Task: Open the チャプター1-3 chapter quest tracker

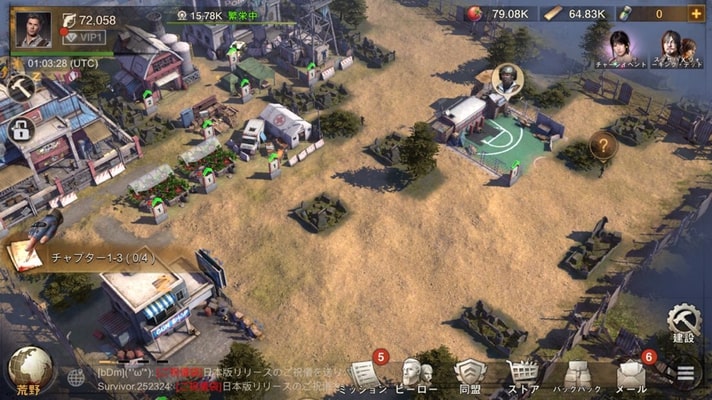Action: pyautogui.click(x=90, y=258)
